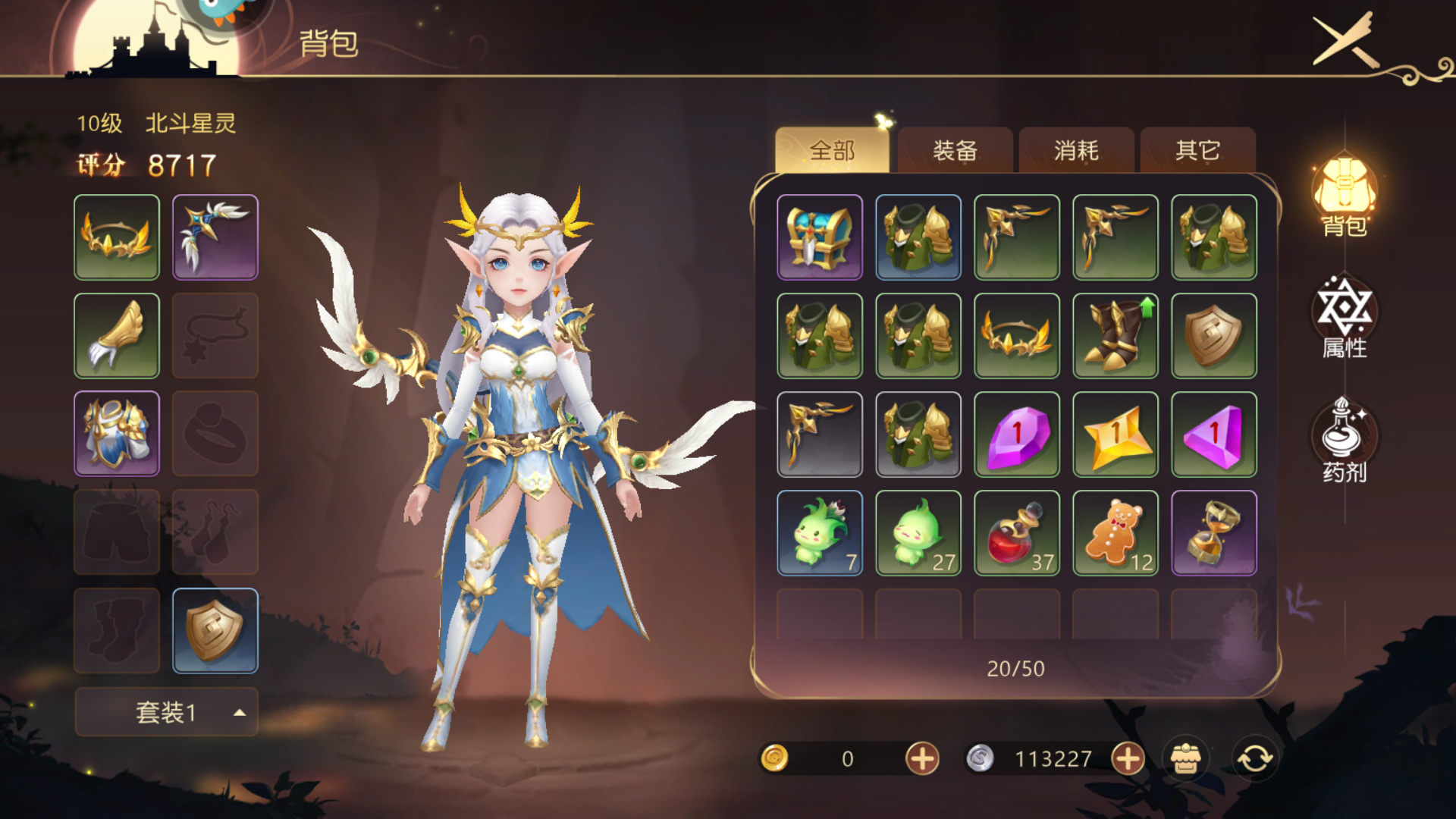The width and height of the screenshot is (1456, 819).
Task: Close the backpack screen
Action: [x=1345, y=40]
